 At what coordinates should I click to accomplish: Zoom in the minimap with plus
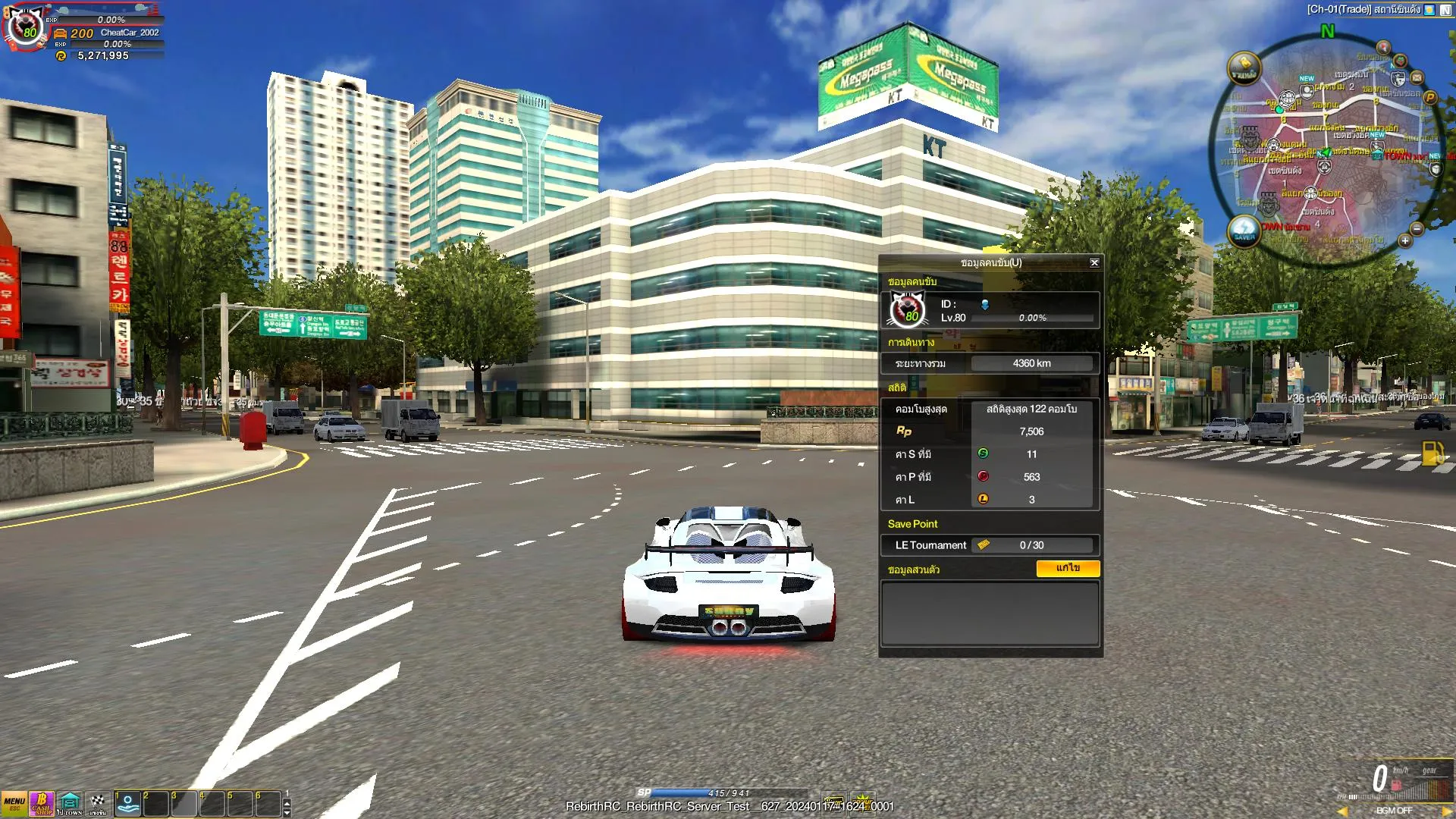coord(1404,240)
